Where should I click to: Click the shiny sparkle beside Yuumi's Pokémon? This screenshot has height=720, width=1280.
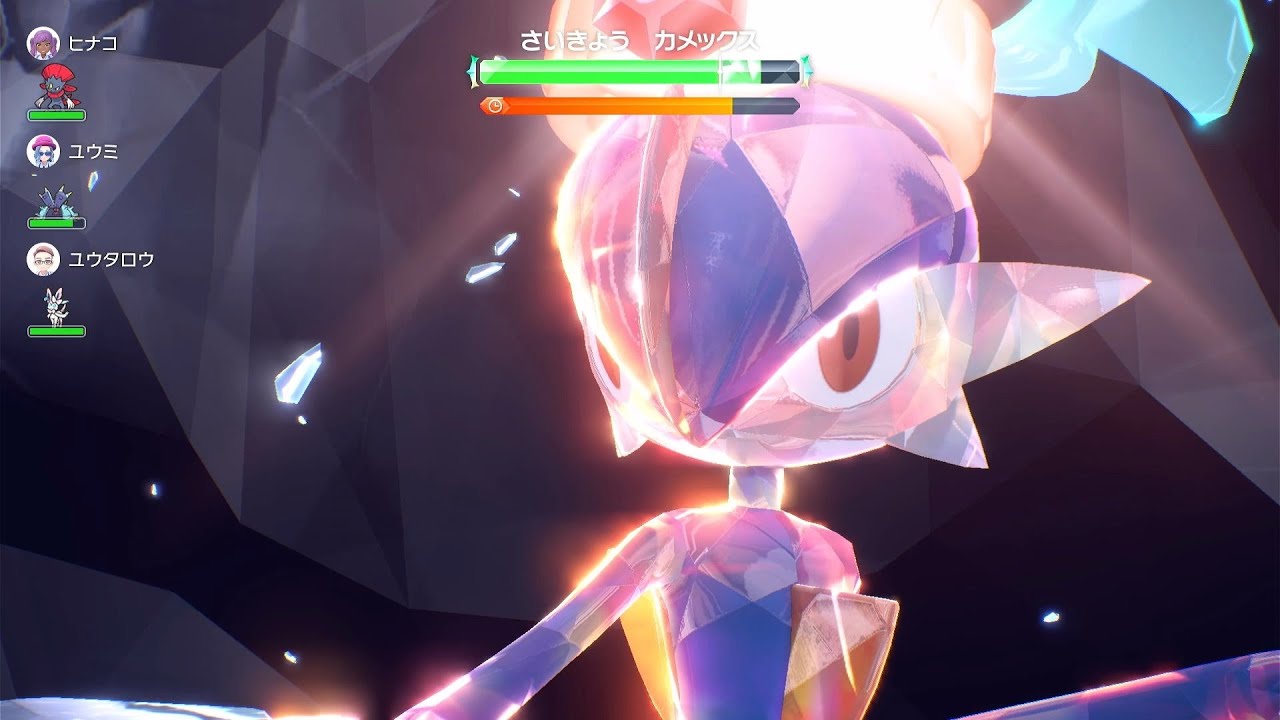[95, 182]
